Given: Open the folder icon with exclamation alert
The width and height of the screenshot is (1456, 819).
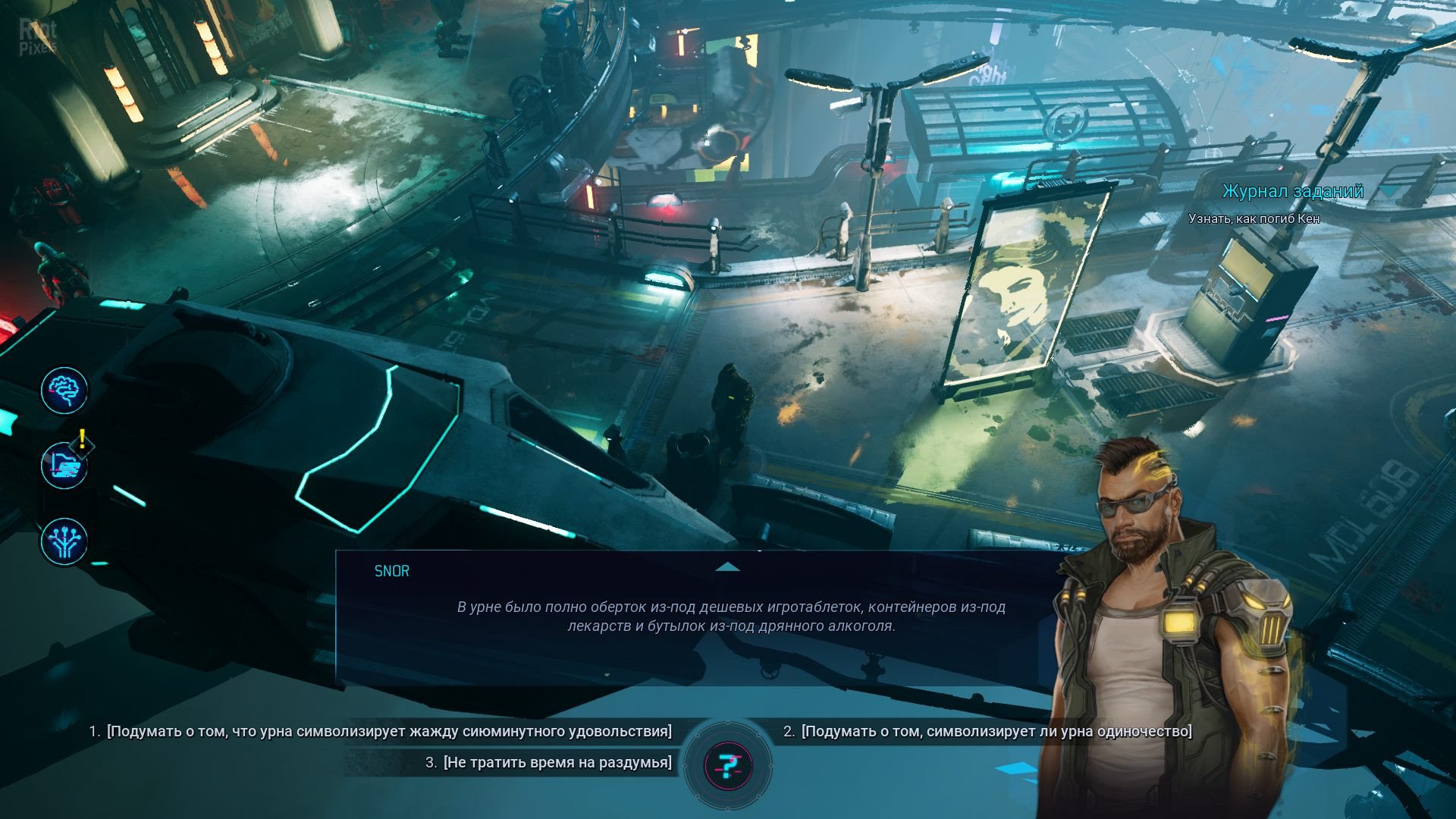Looking at the screenshot, I should tap(64, 466).
